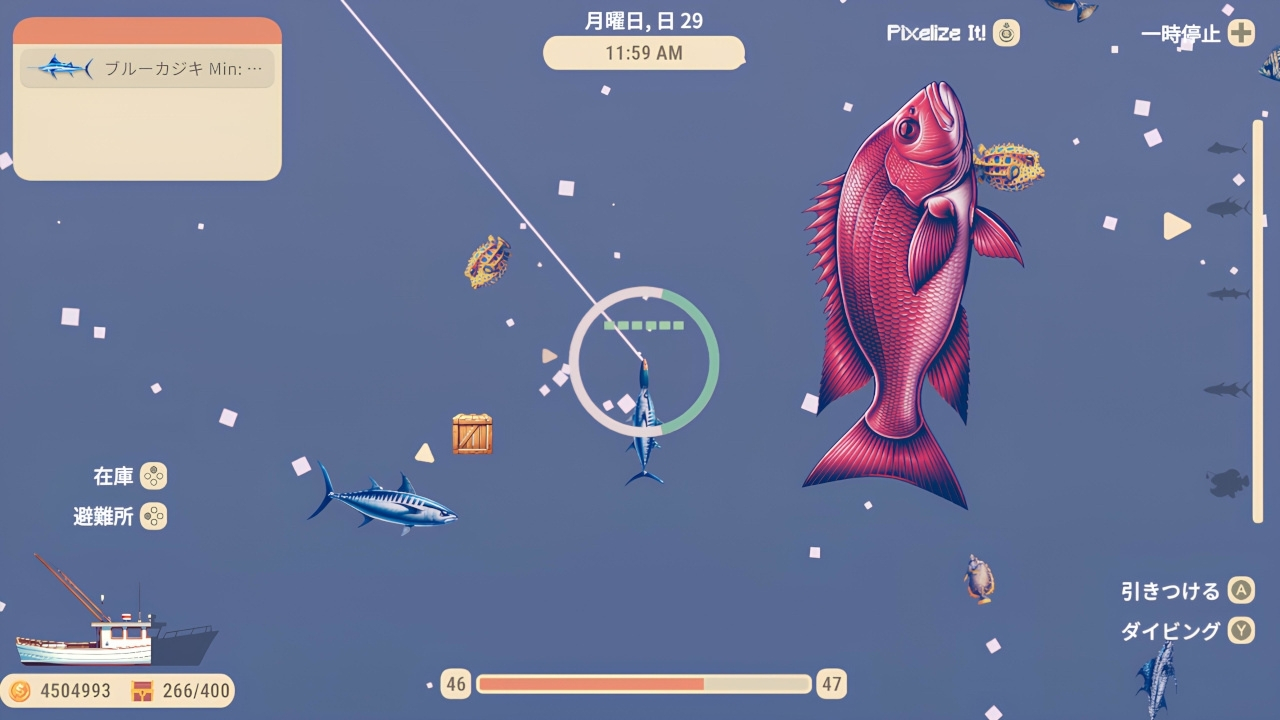Click the catch progress bar between 46 and 47
The image size is (1280, 720).
click(645, 684)
